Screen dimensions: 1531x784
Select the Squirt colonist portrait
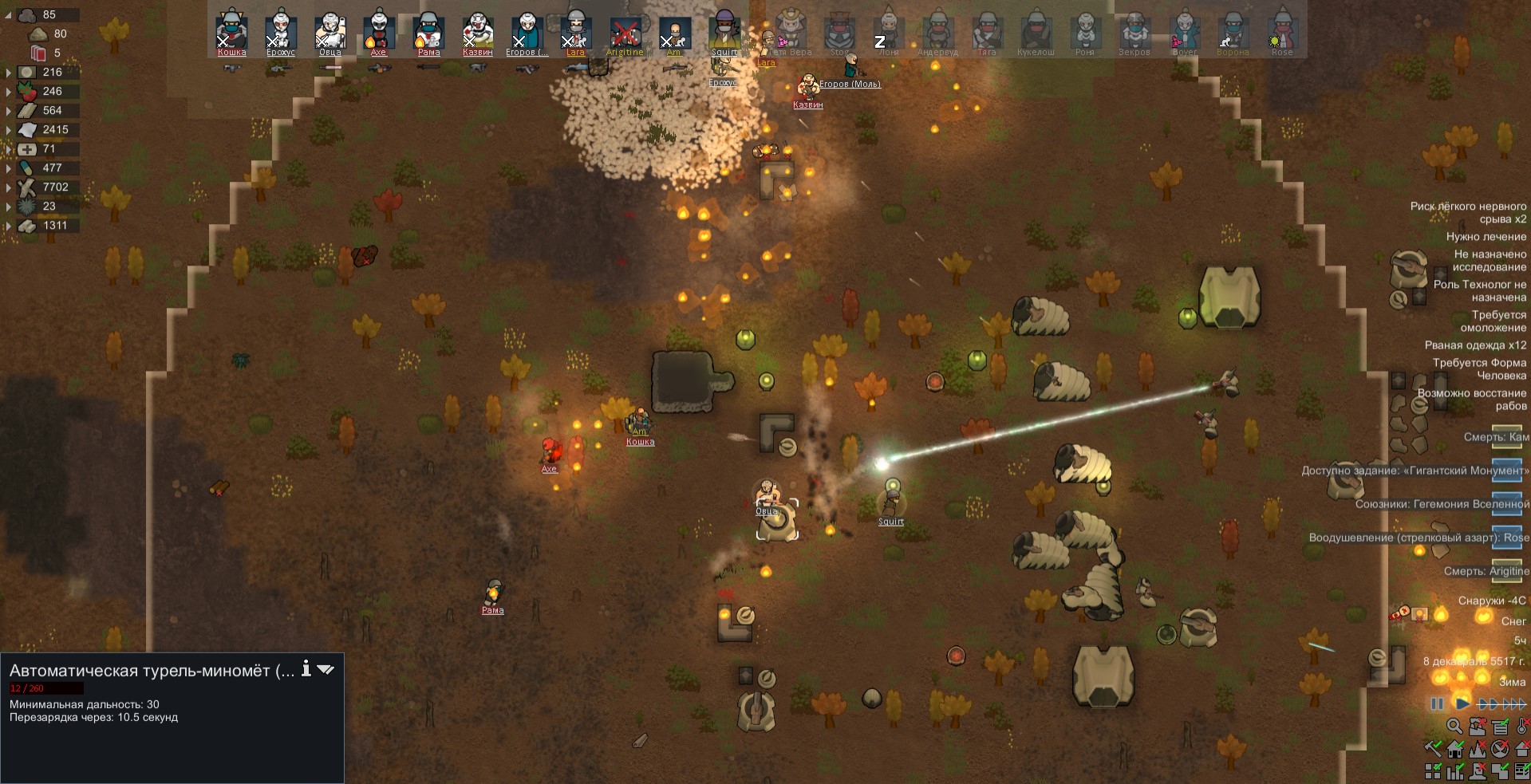click(x=724, y=32)
